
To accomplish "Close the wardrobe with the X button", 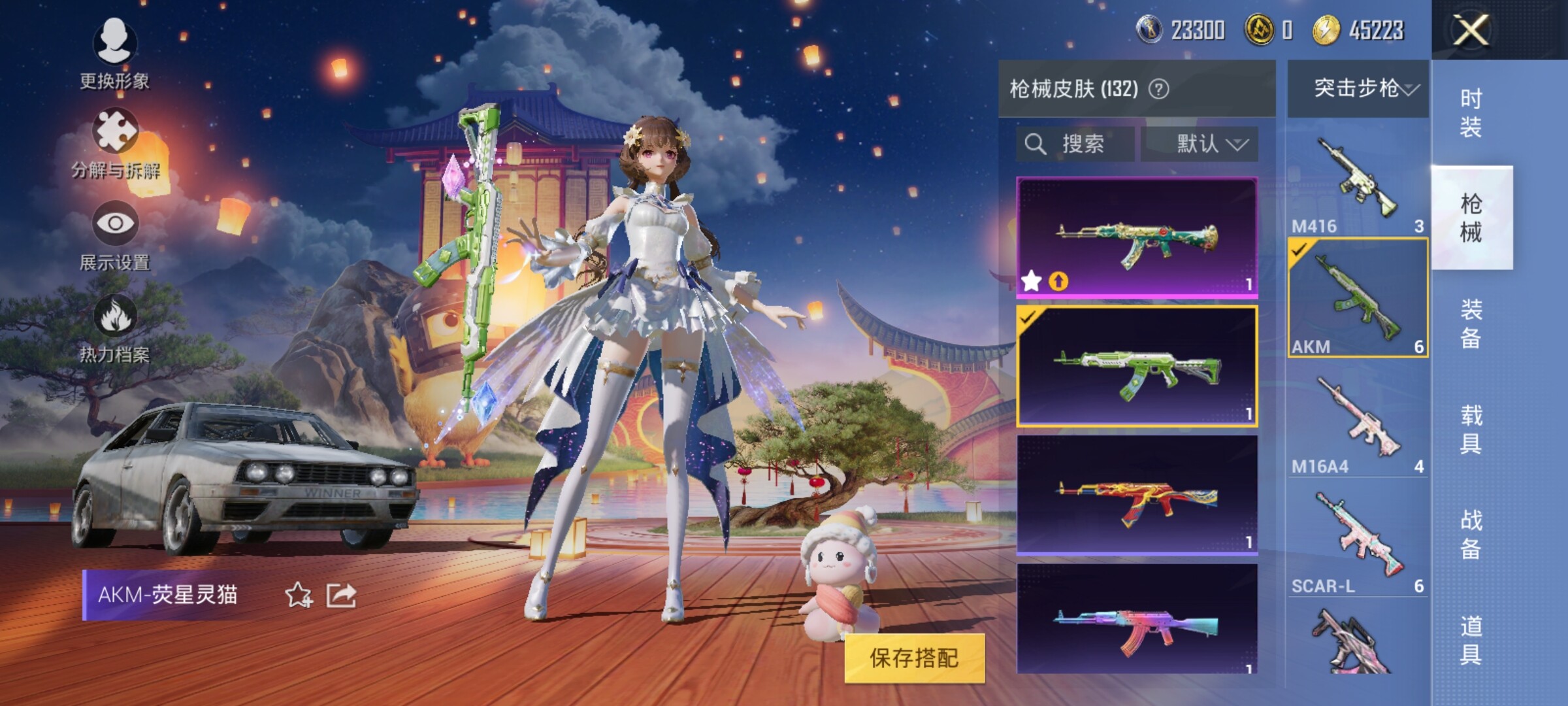I will 1471,30.
